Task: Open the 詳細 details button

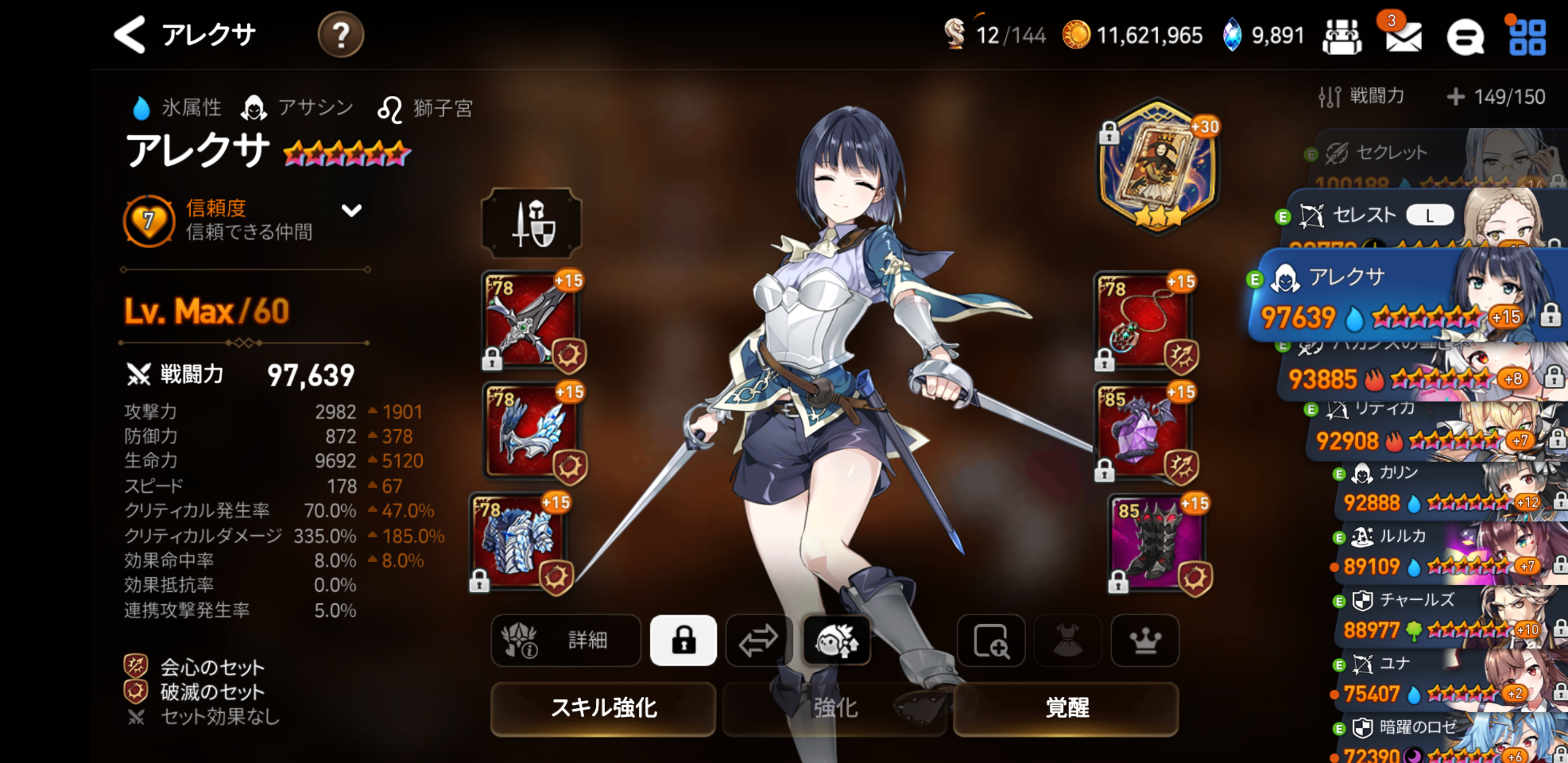Action: [565, 640]
